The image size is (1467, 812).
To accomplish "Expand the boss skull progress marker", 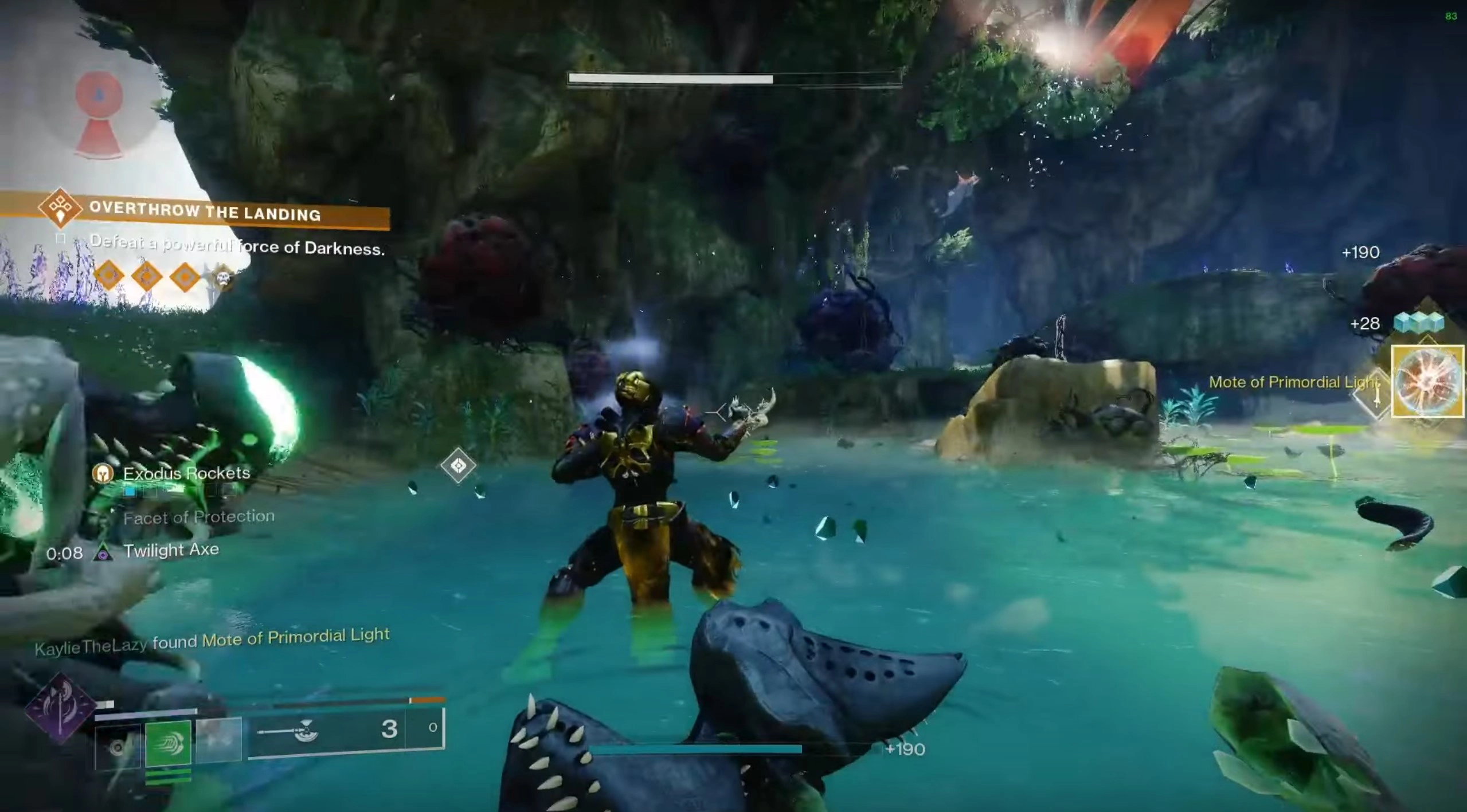I will point(224,277).
